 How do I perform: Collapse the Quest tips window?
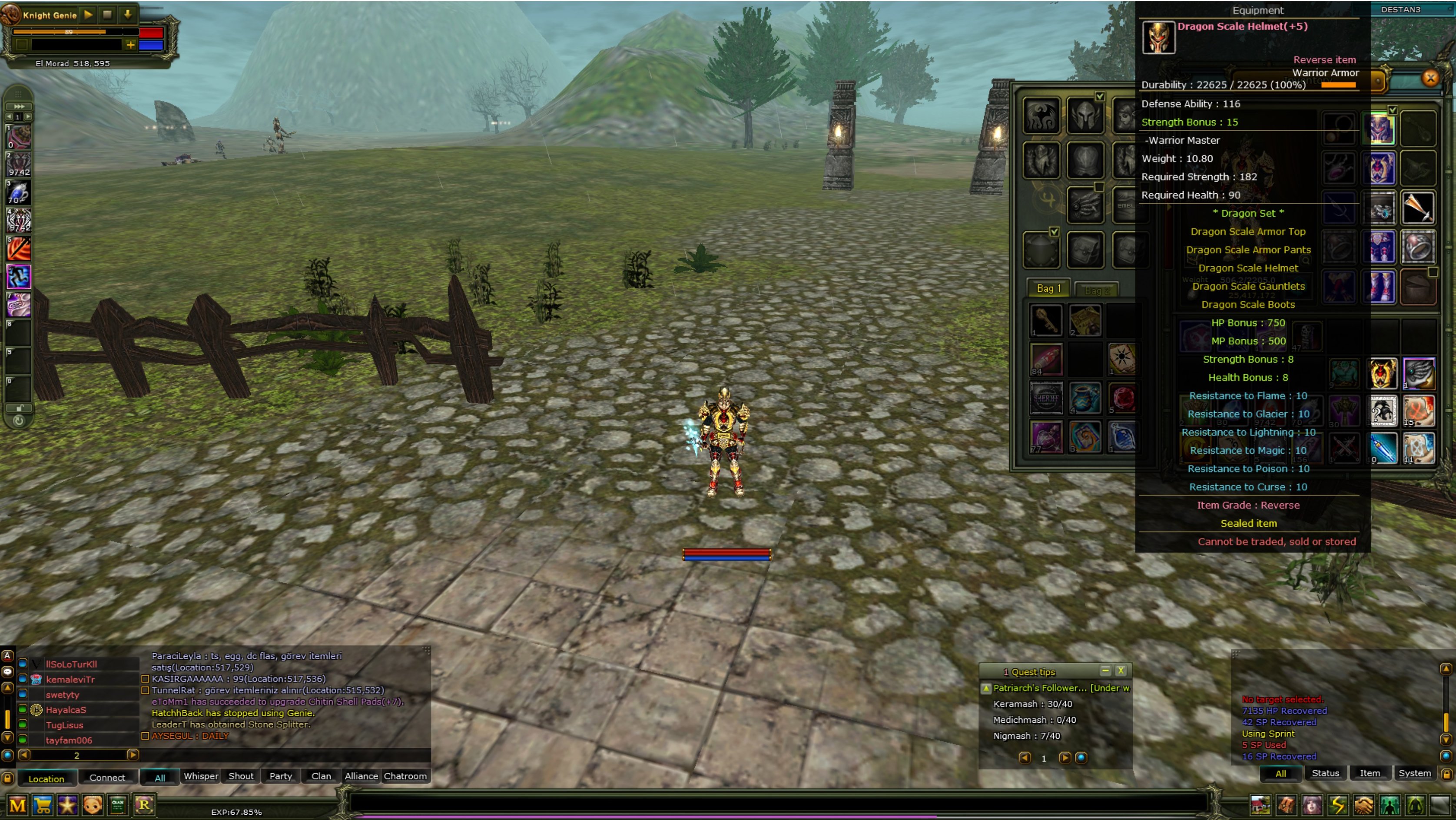click(x=1105, y=671)
